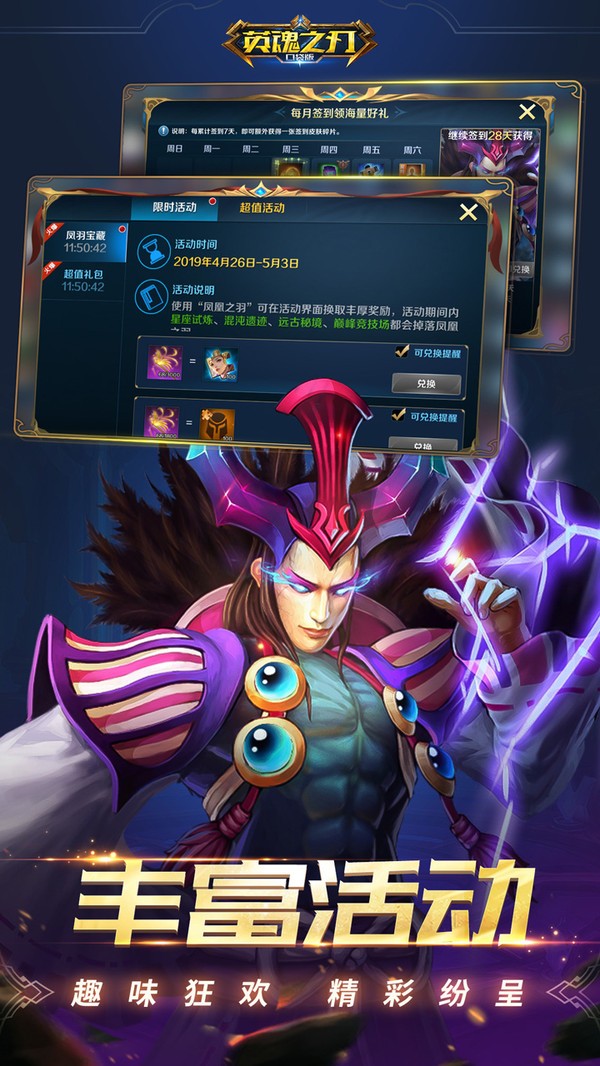This screenshot has width=600, height=1066.
Task: Toggle 可兑换提醒 for the helmet reward
Action: (400, 415)
